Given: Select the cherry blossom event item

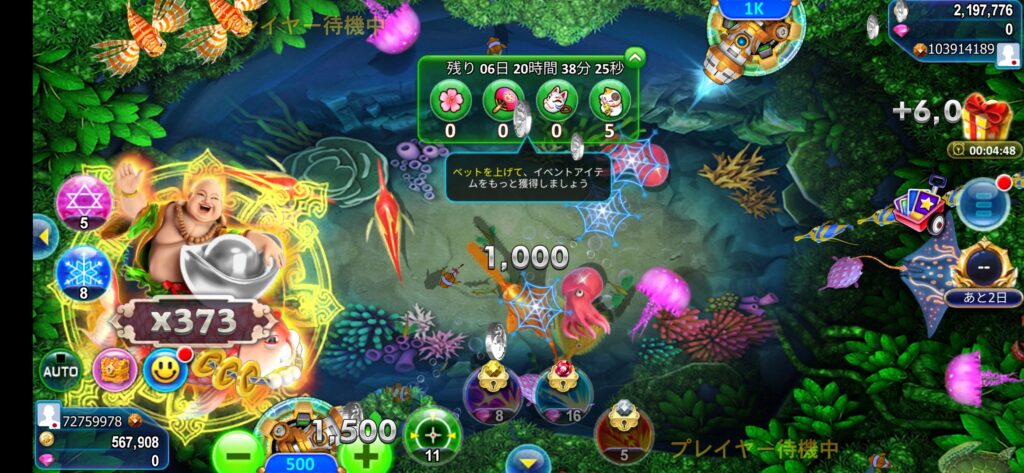Looking at the screenshot, I should click(x=450, y=99).
